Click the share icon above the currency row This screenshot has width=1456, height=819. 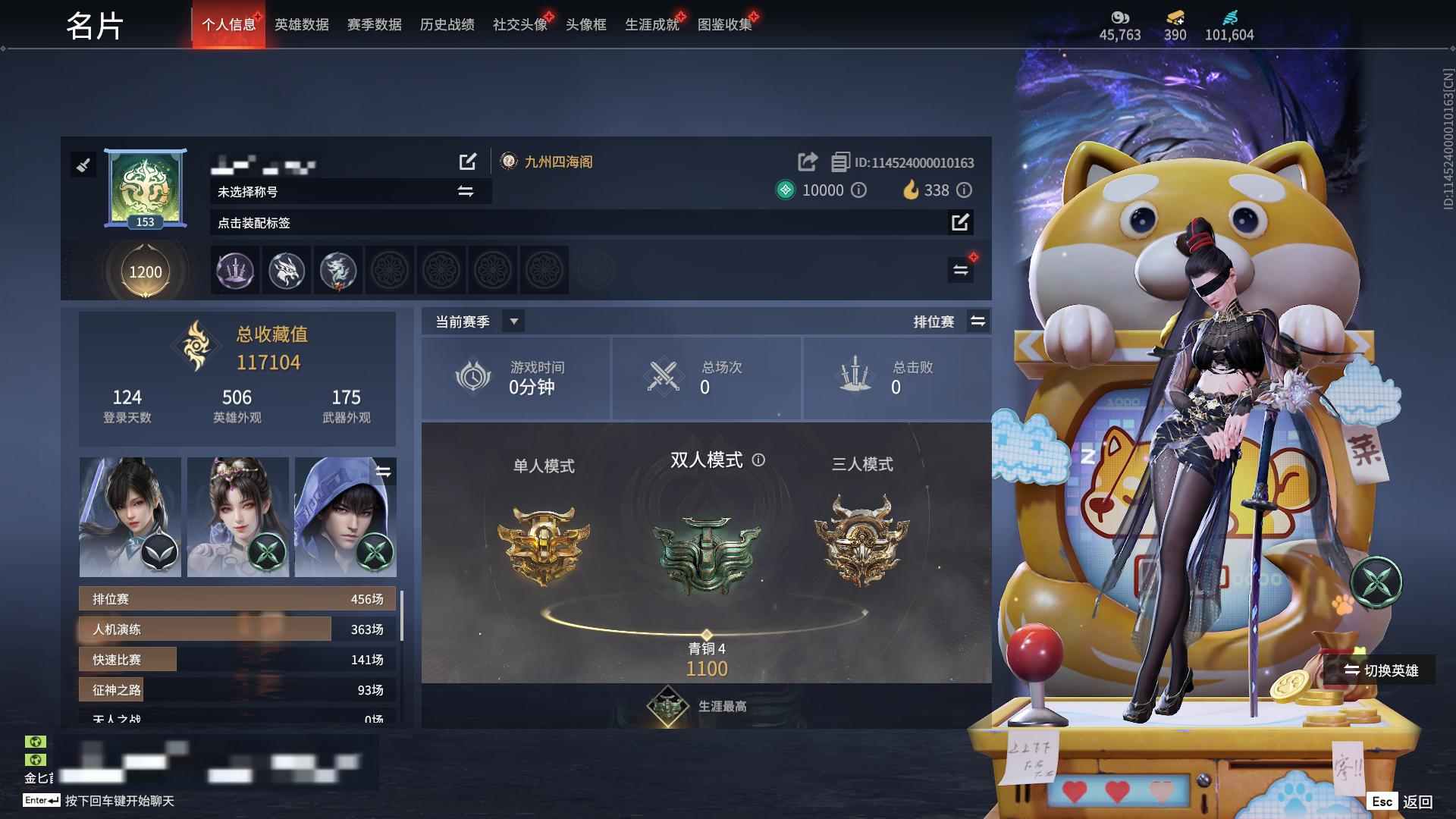805,162
